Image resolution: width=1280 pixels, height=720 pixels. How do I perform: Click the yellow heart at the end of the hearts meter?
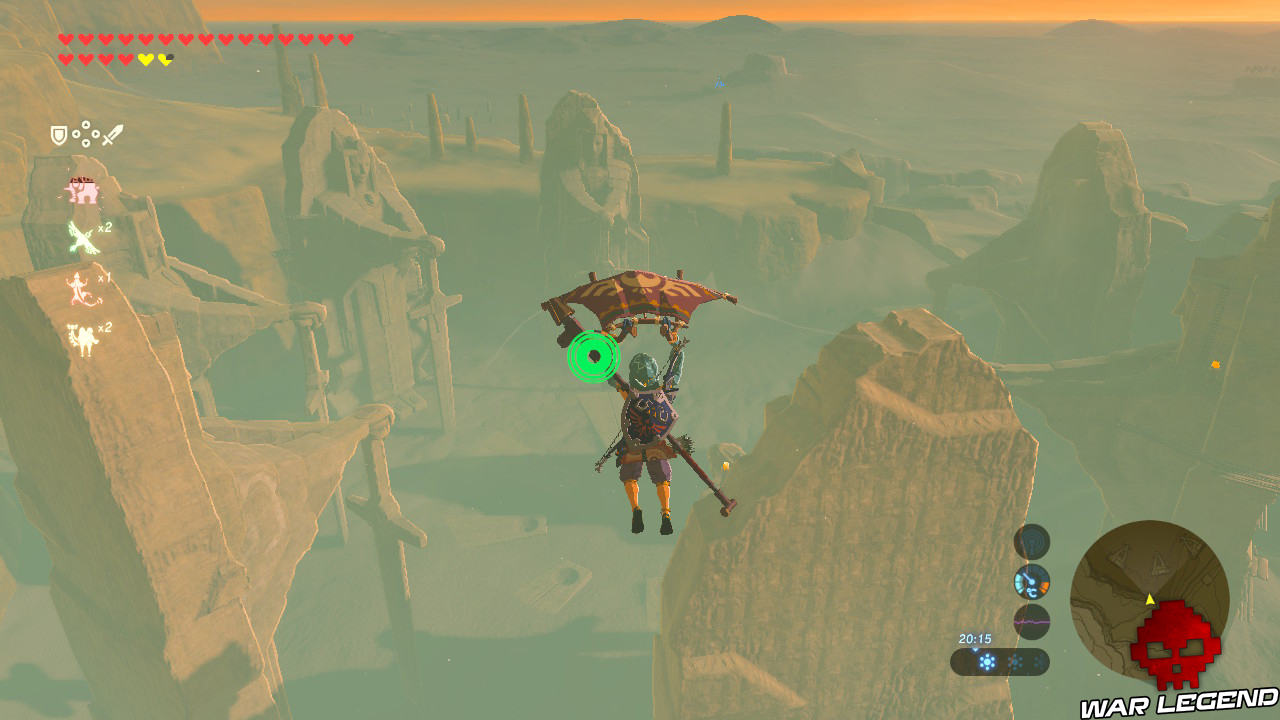[x=165, y=59]
